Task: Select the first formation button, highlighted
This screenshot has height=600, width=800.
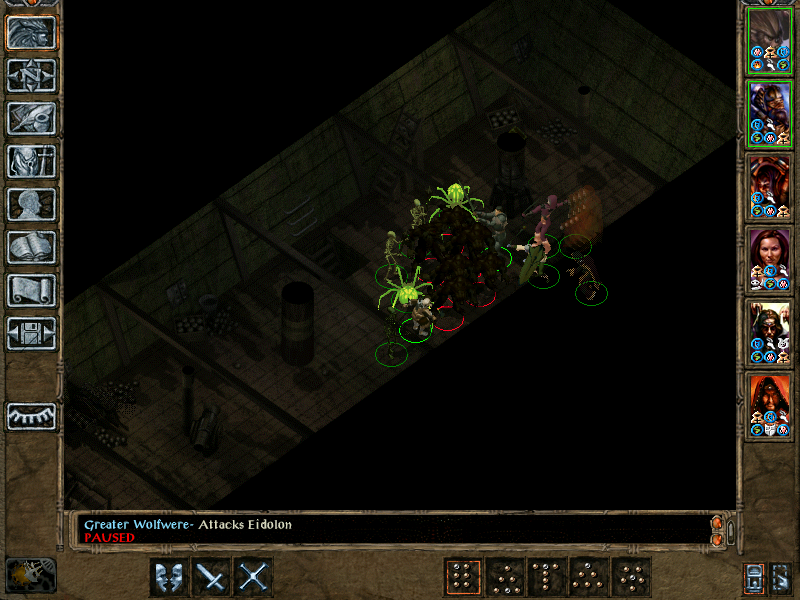Action: (462, 577)
